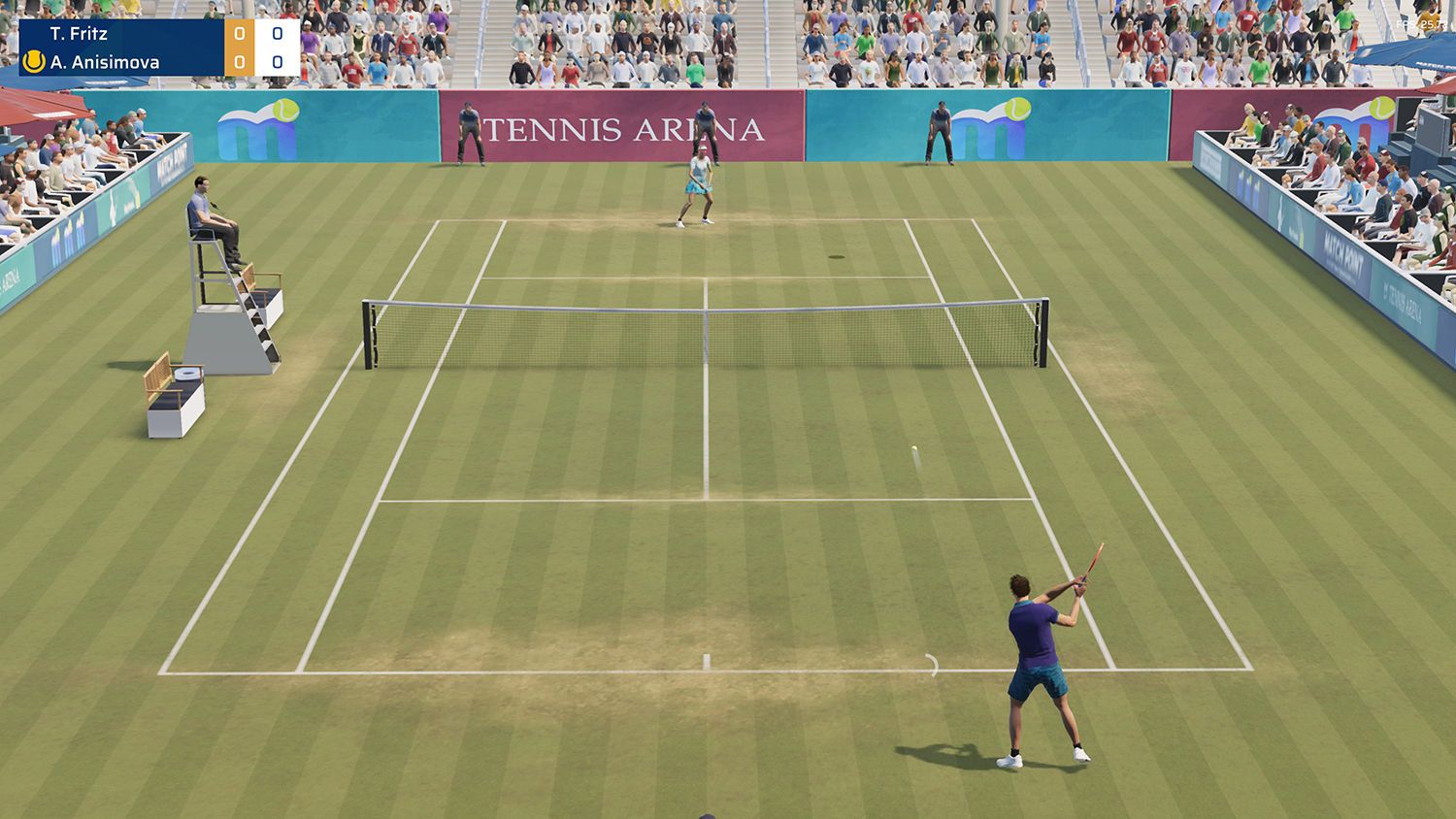Click Fritz's orange game score number

(239, 32)
